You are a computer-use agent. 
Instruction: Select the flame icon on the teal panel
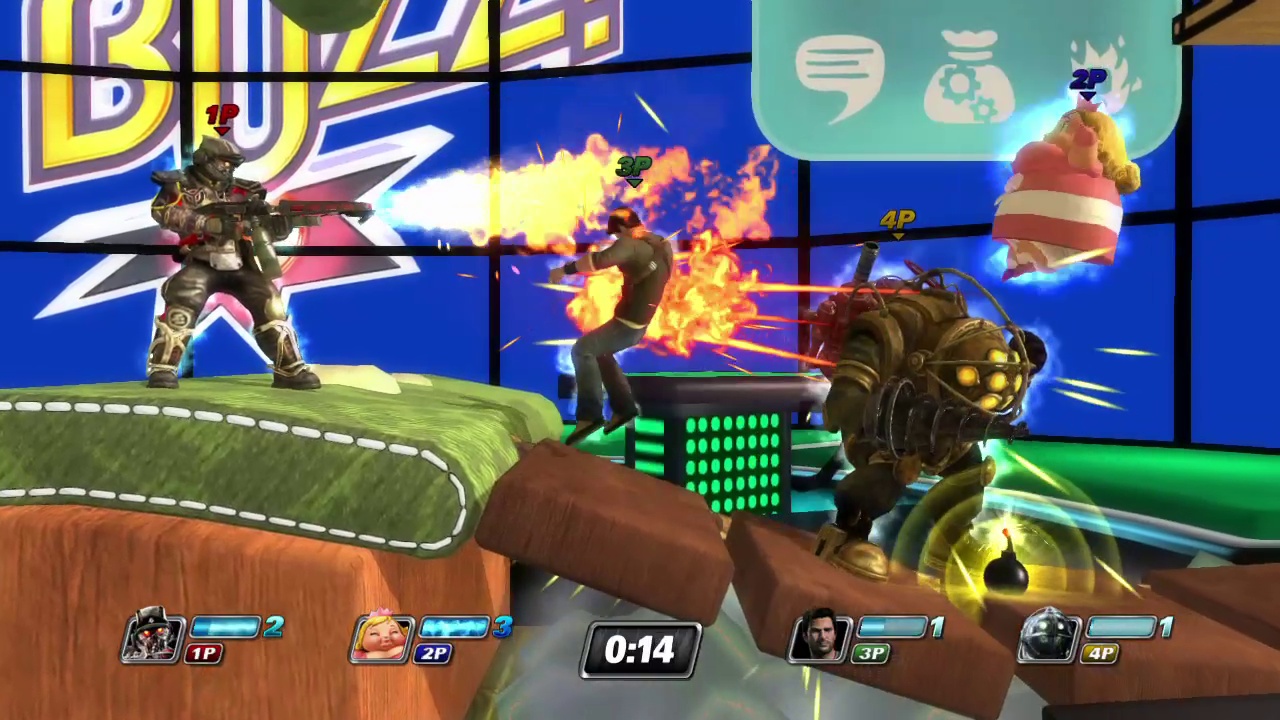click(1100, 55)
